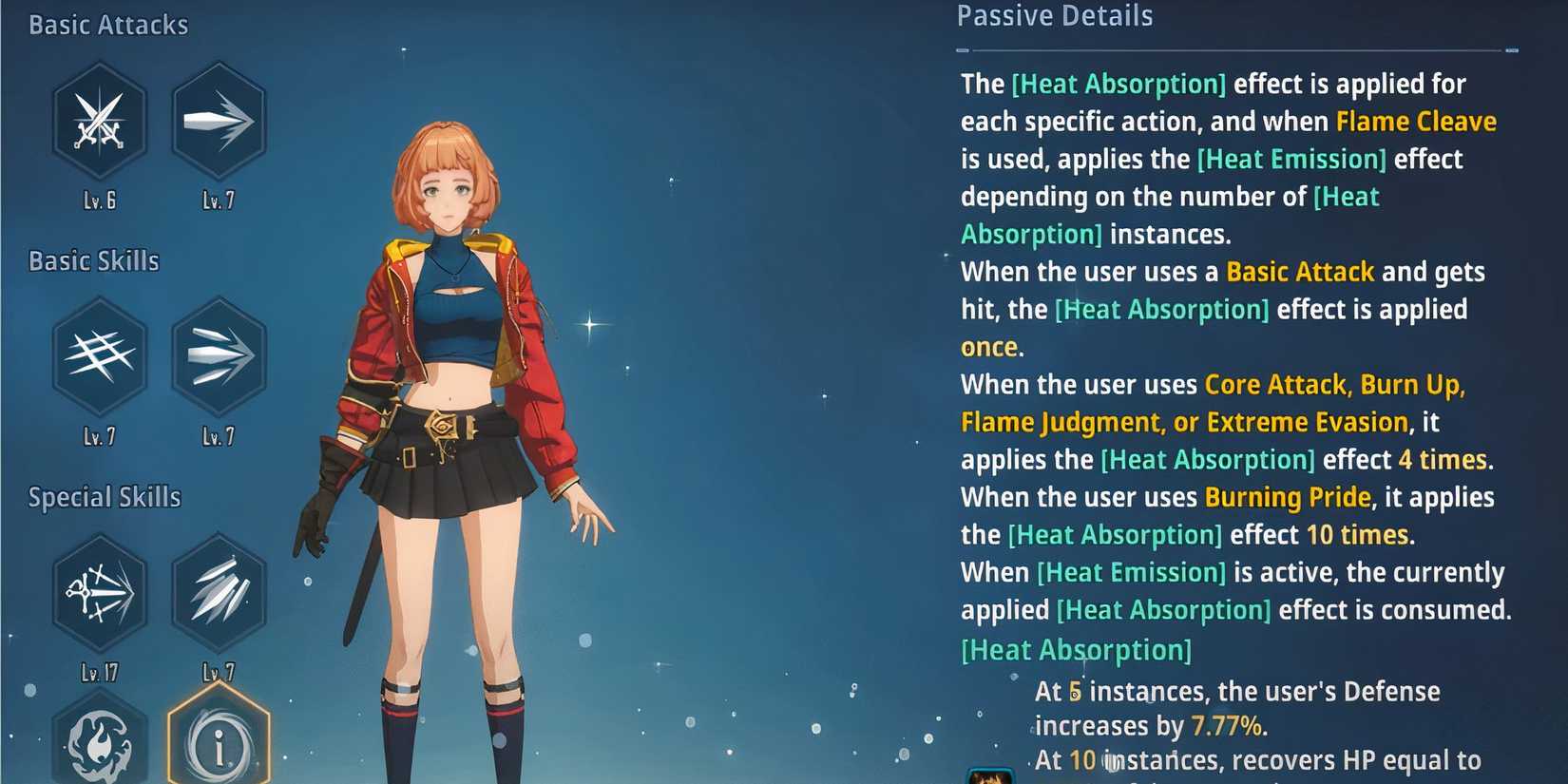
Task: Select the [Heat Absorption] green keyword
Action: [x=1117, y=84]
